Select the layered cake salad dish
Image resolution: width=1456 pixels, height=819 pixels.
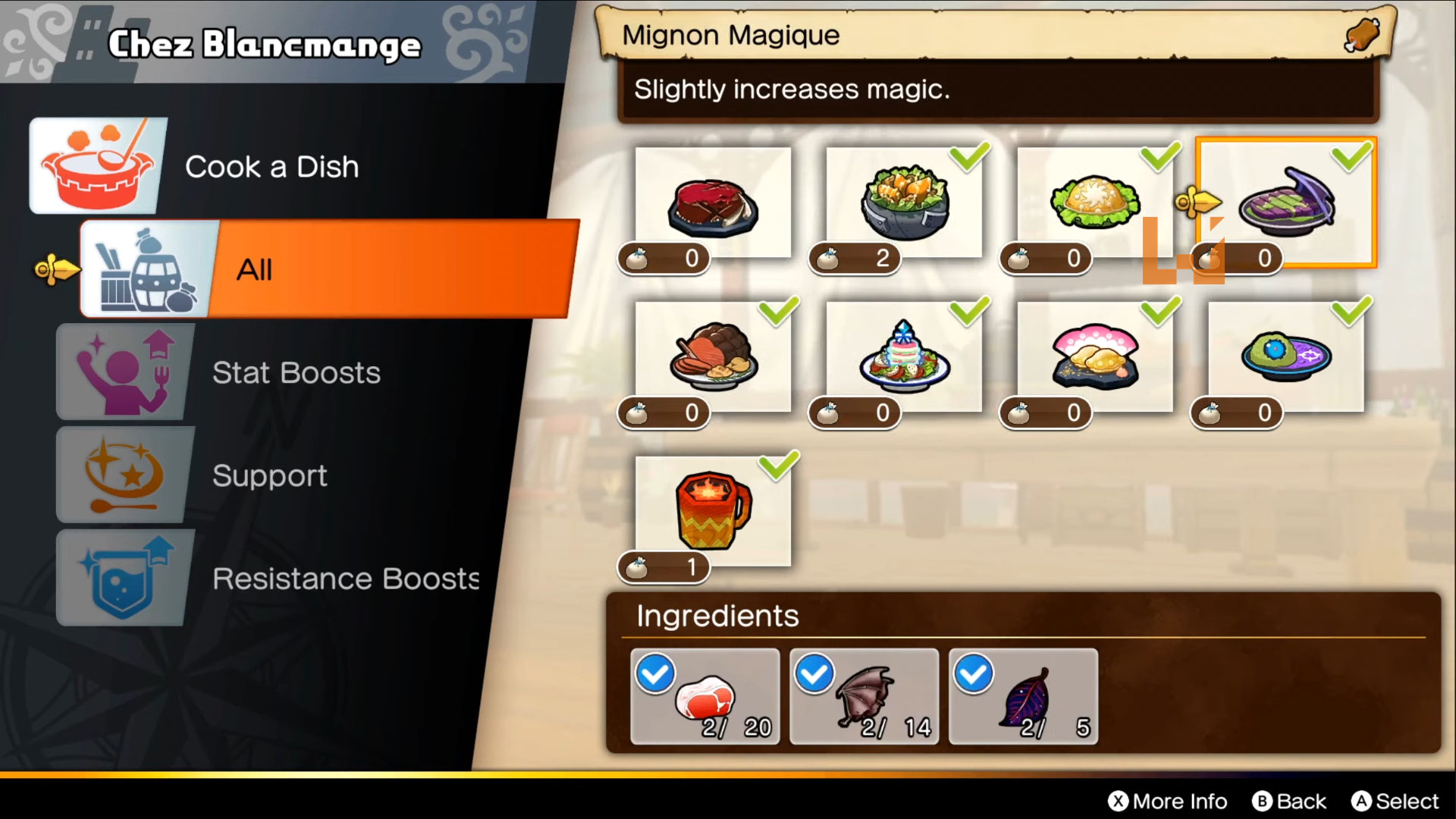[904, 356]
